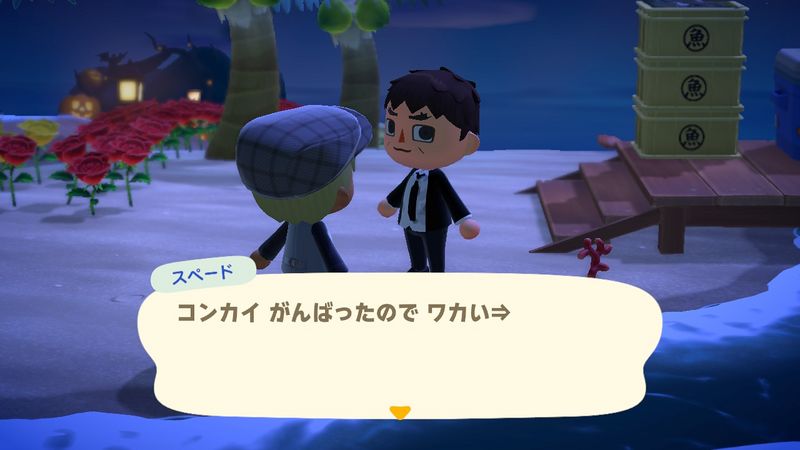Screen dimensions: 800x450
Task: Advance dialogue with the yellow continue arrow
Action: (x=400, y=411)
